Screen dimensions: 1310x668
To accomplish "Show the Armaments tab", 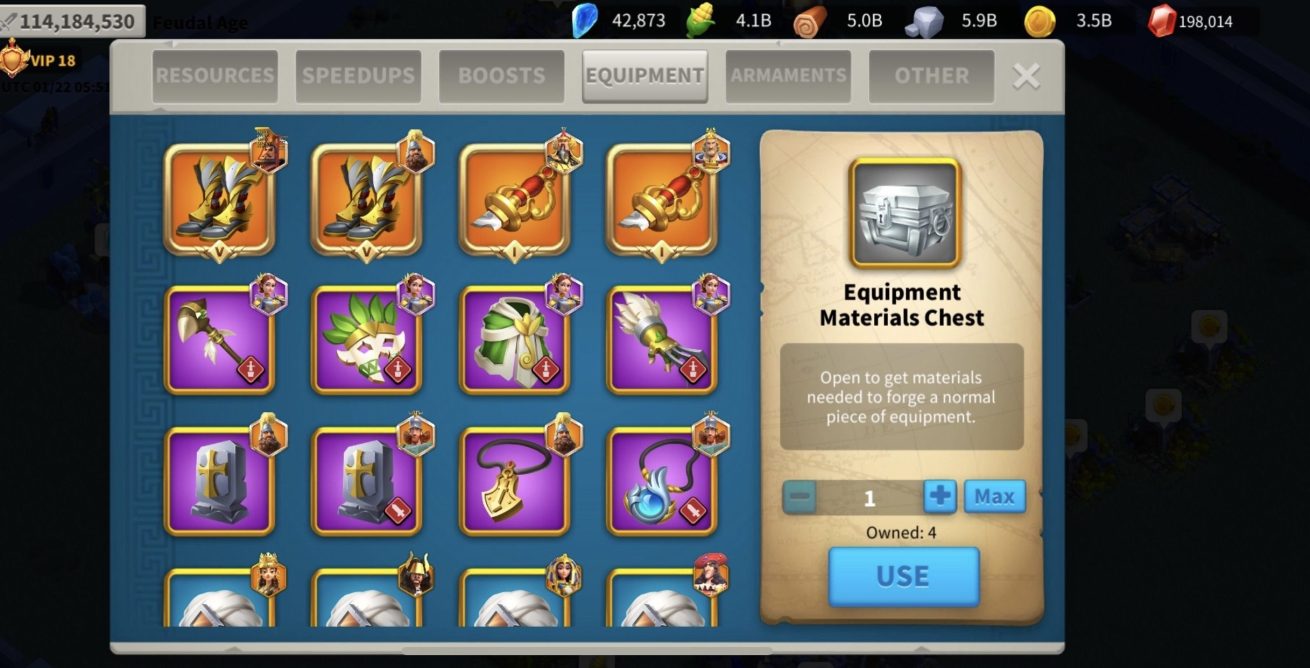I will tap(788, 76).
